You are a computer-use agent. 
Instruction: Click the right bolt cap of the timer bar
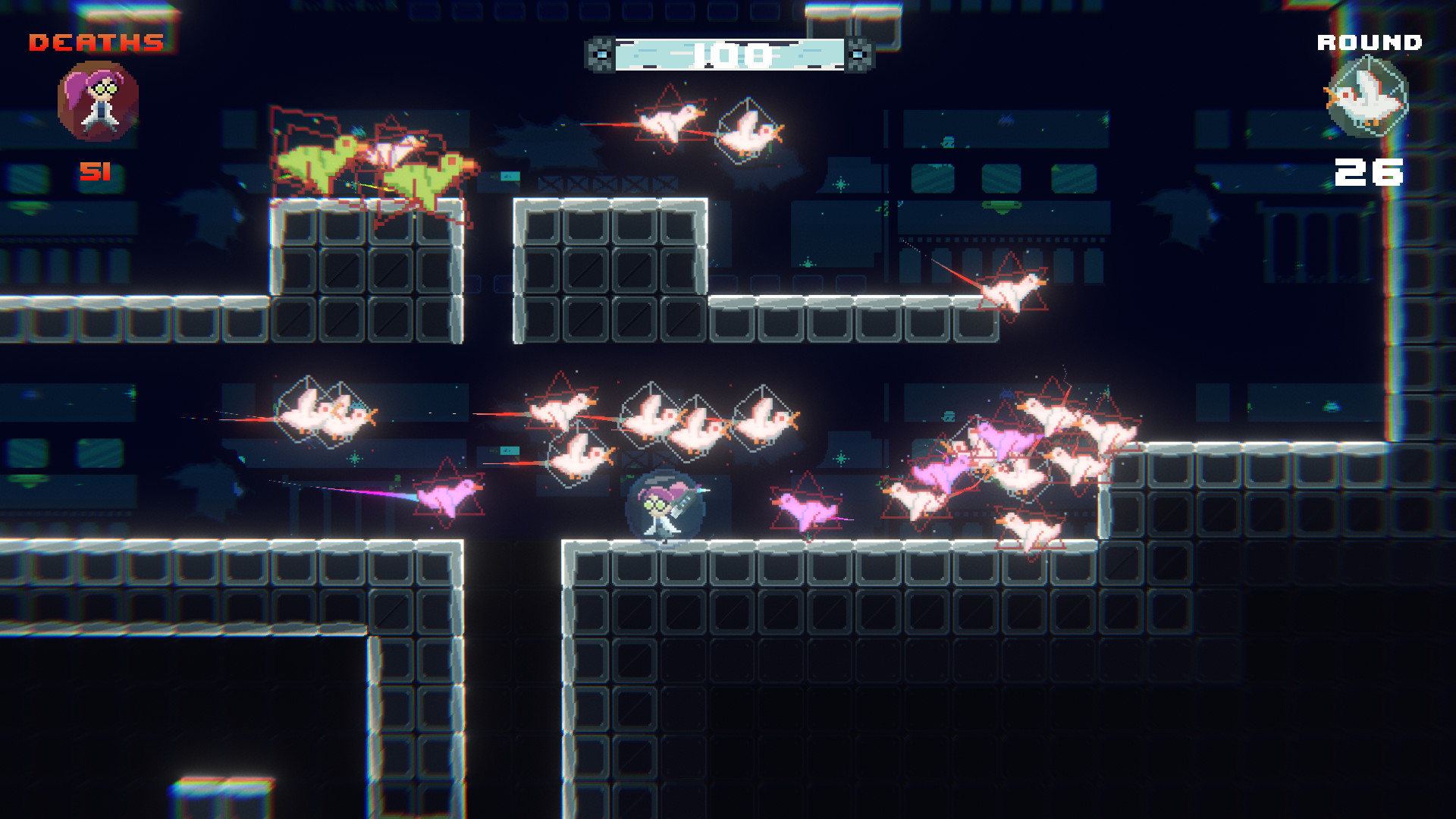point(857,53)
